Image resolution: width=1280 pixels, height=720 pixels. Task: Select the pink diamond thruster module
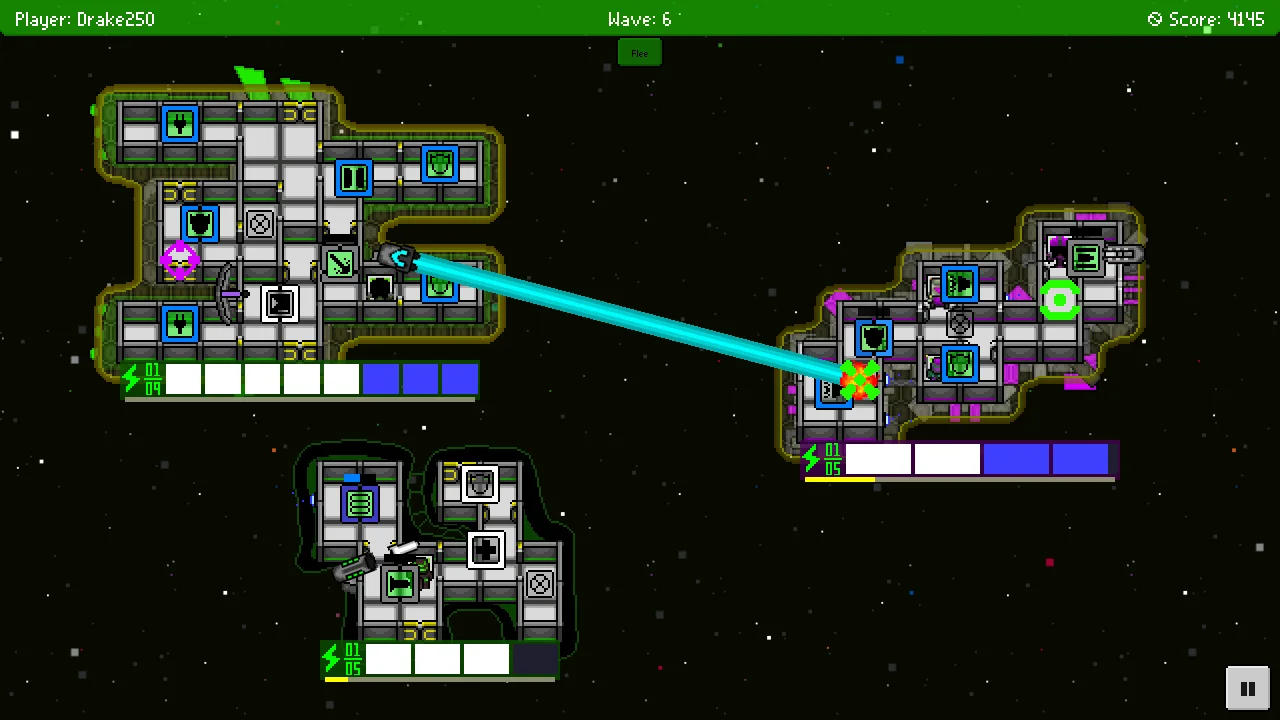(180, 260)
